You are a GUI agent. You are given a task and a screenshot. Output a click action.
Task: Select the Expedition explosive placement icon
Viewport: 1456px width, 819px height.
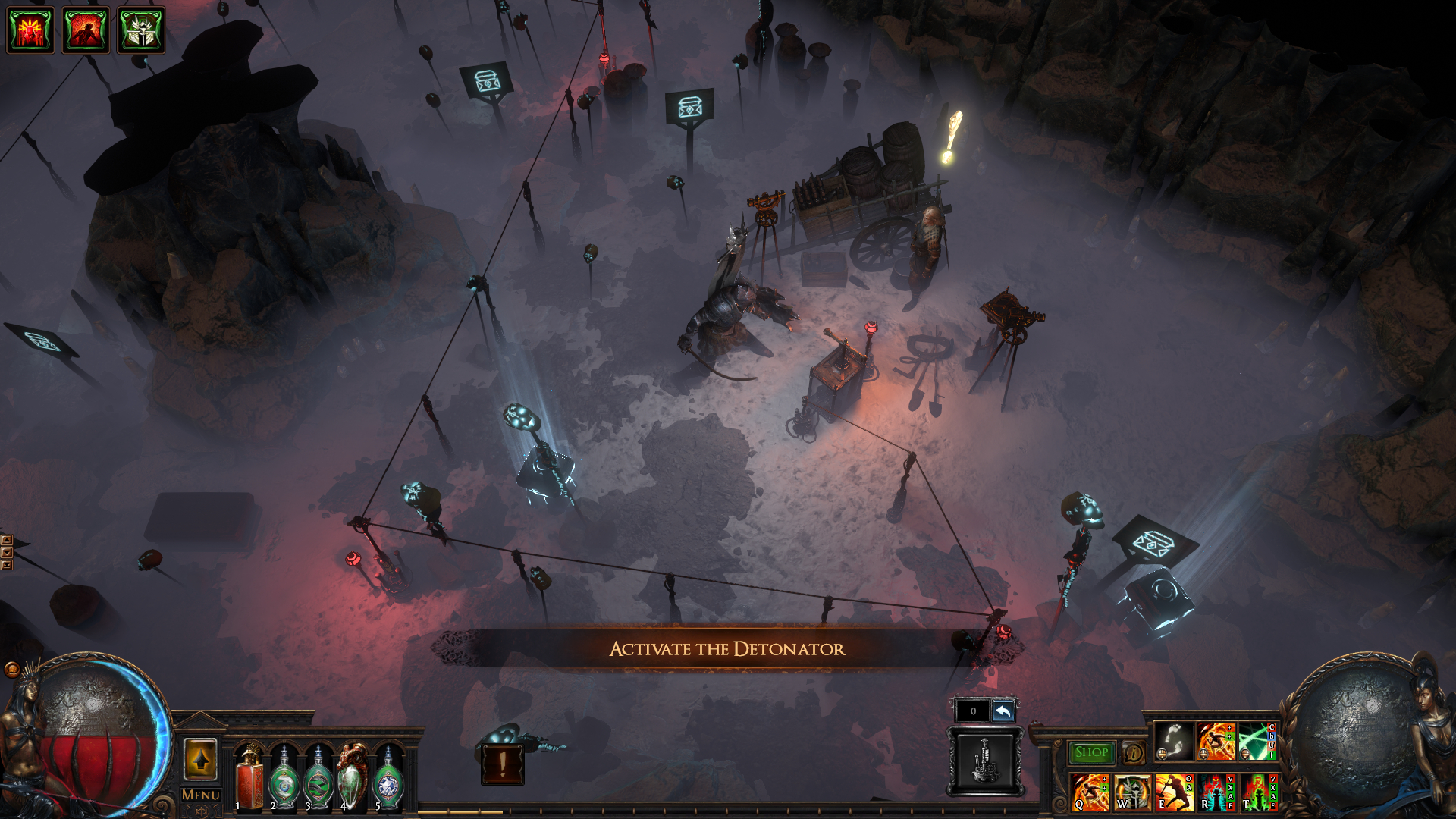click(984, 761)
